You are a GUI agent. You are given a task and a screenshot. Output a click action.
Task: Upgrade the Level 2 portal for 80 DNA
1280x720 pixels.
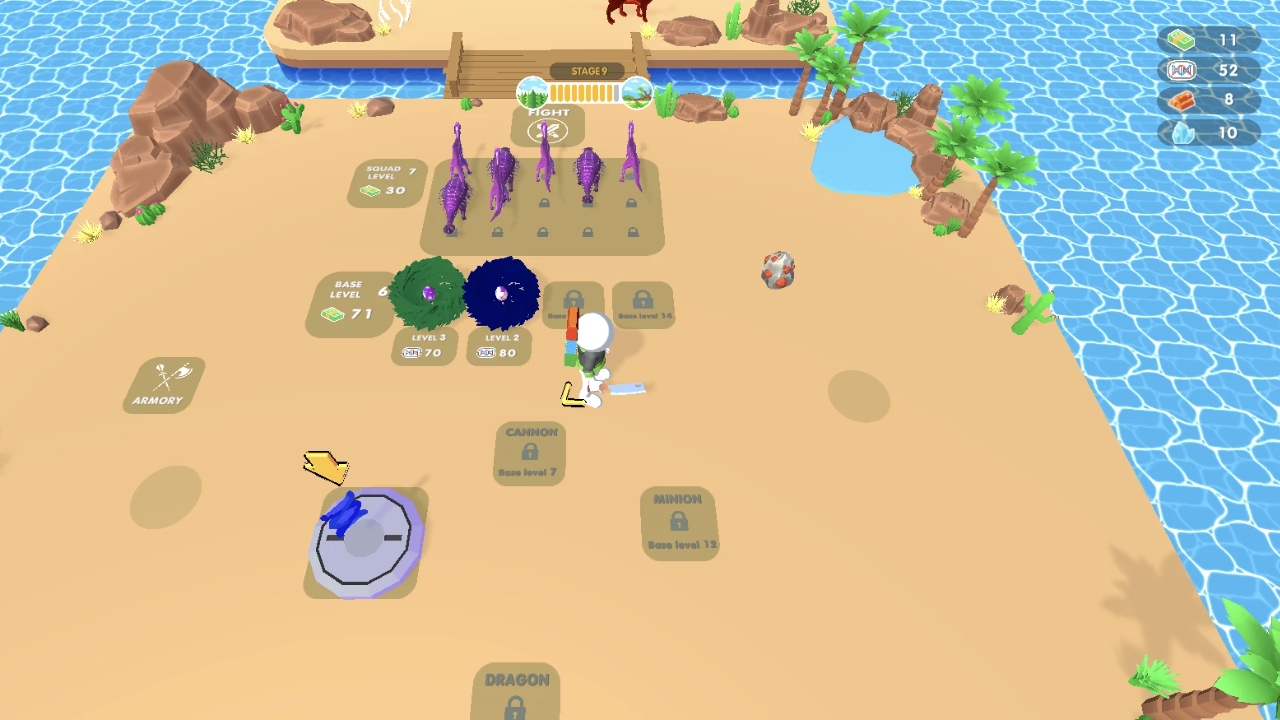499,347
